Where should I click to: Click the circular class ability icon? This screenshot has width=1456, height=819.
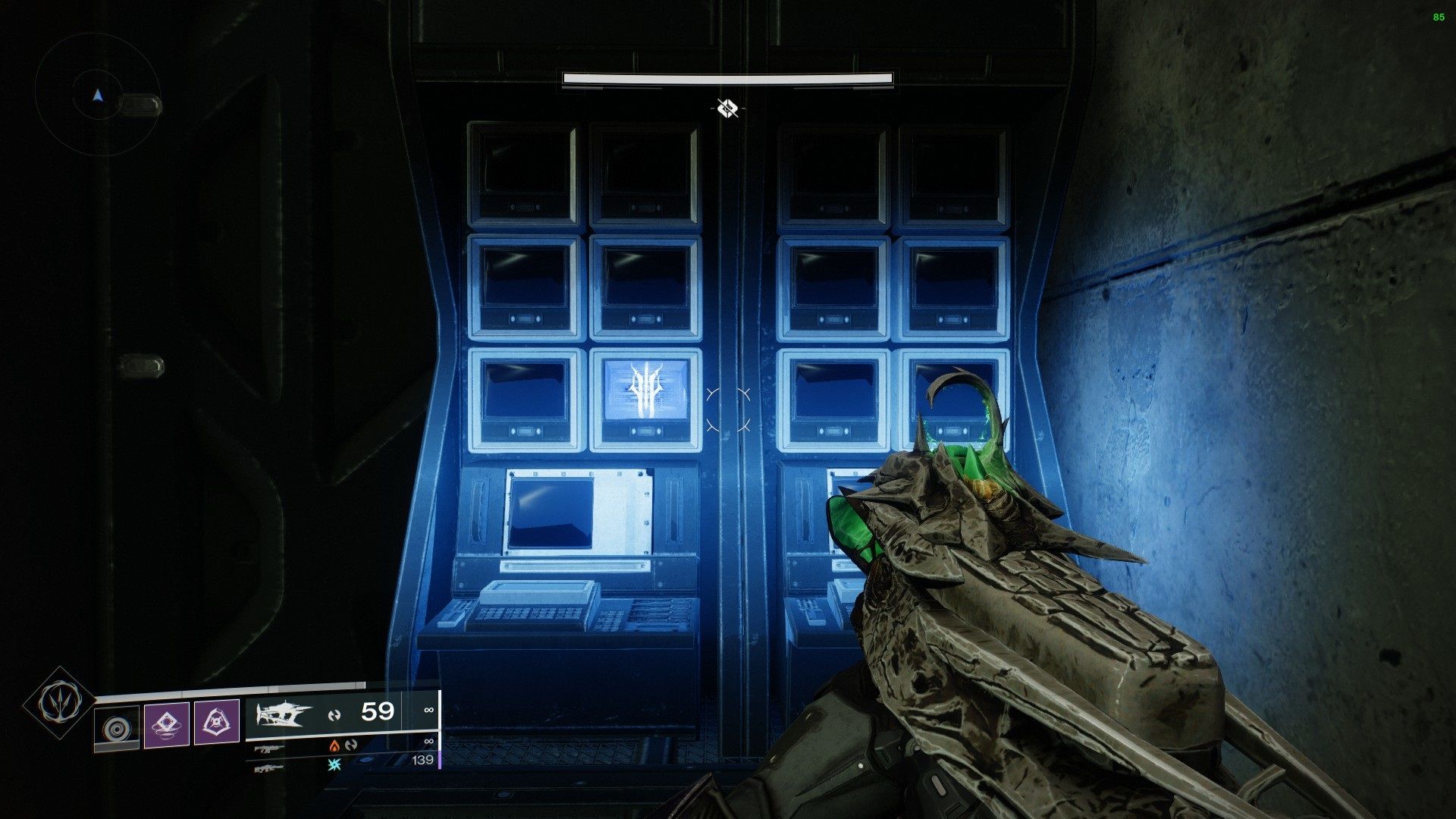point(118,724)
